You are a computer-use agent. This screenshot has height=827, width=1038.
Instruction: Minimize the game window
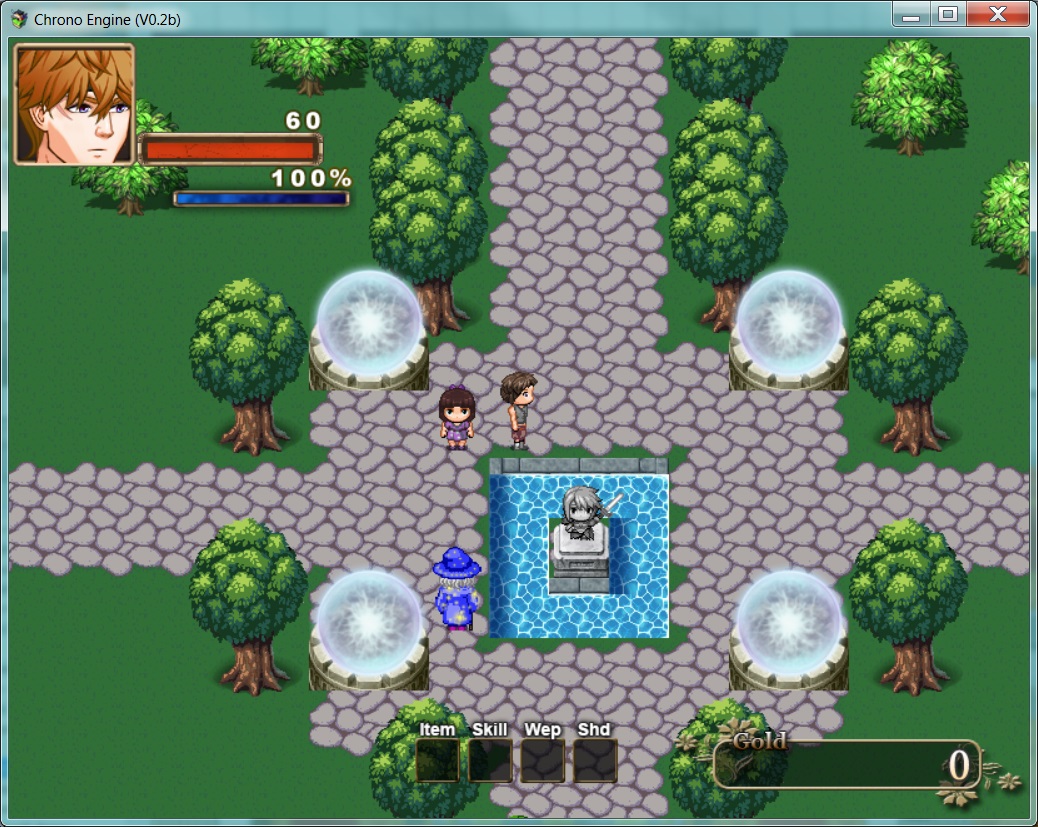click(x=910, y=14)
